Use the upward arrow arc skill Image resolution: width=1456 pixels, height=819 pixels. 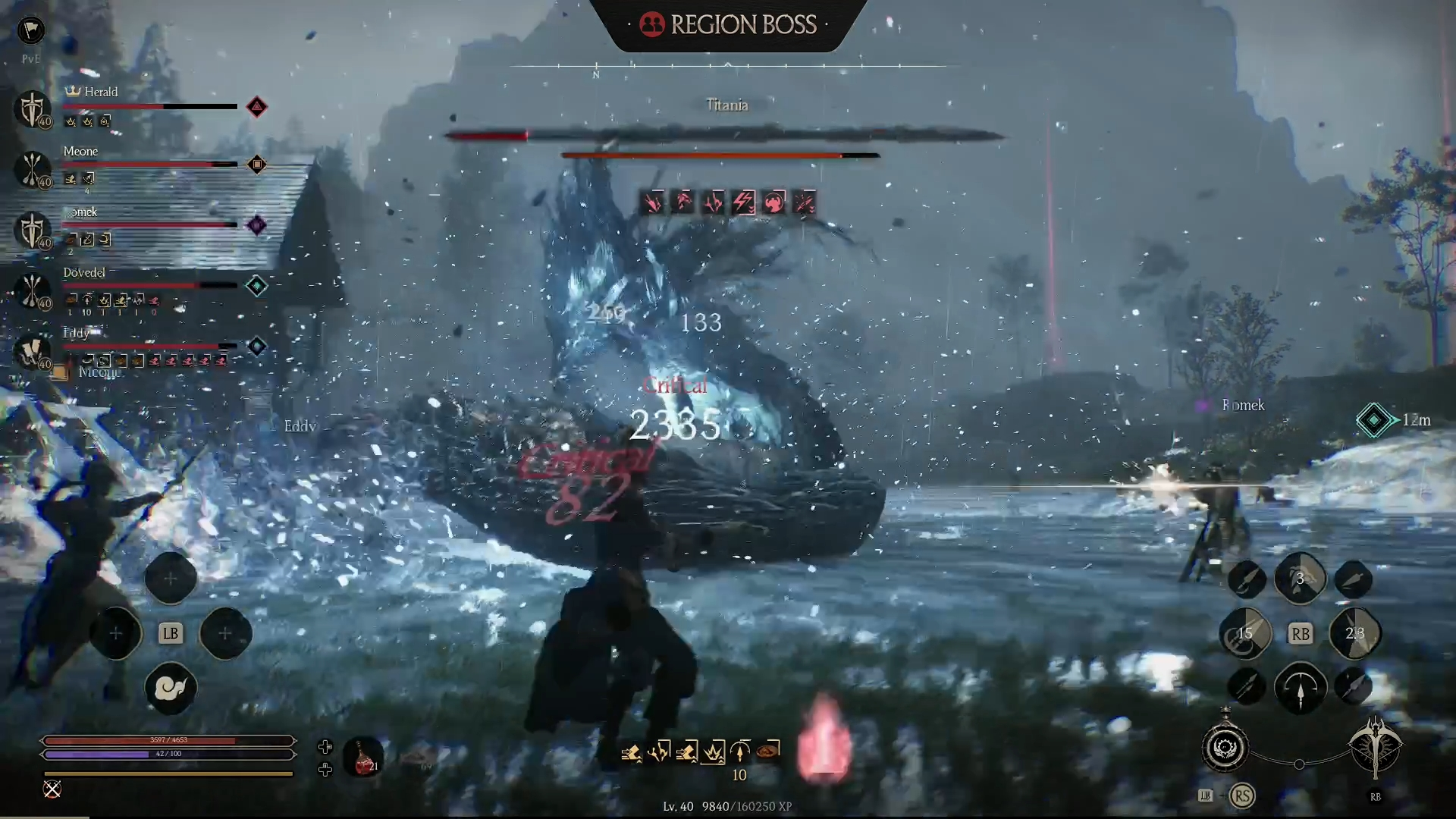click(1300, 688)
